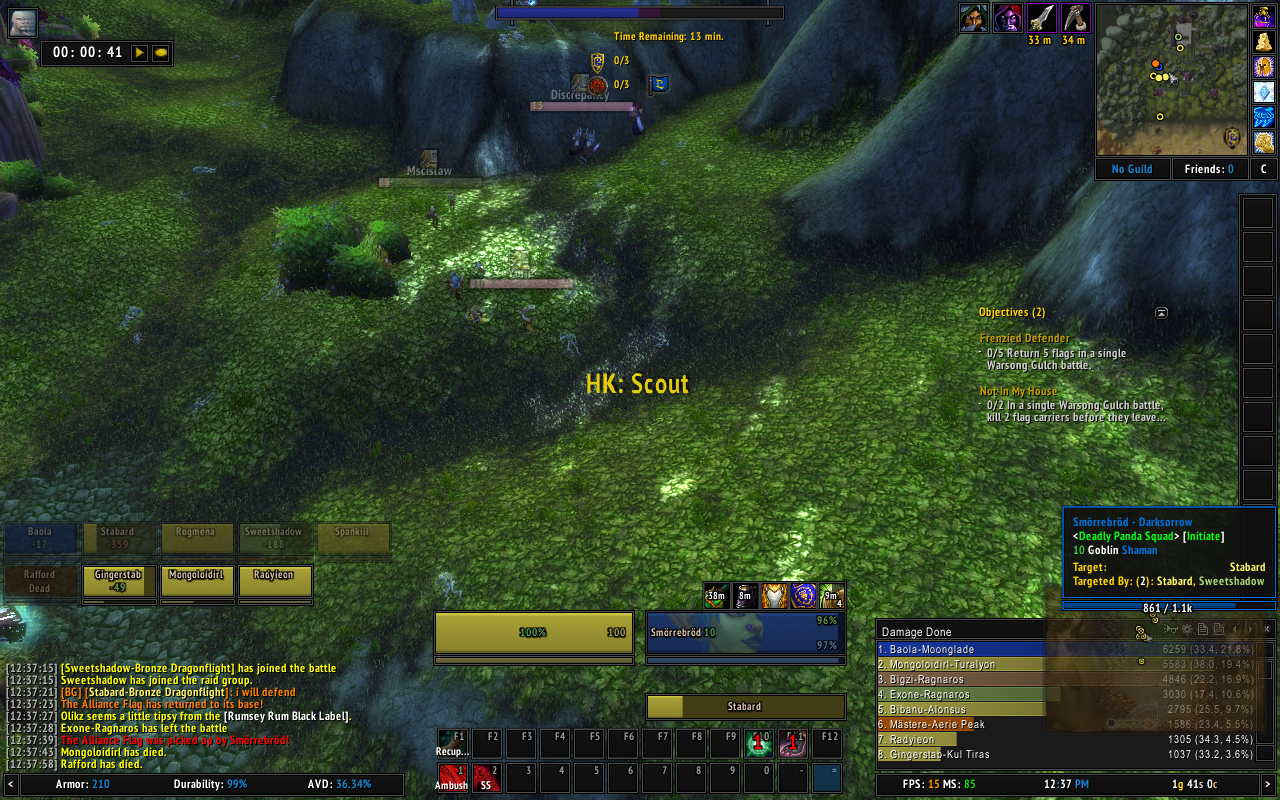Start the stopwatch with the play button

tap(139, 52)
